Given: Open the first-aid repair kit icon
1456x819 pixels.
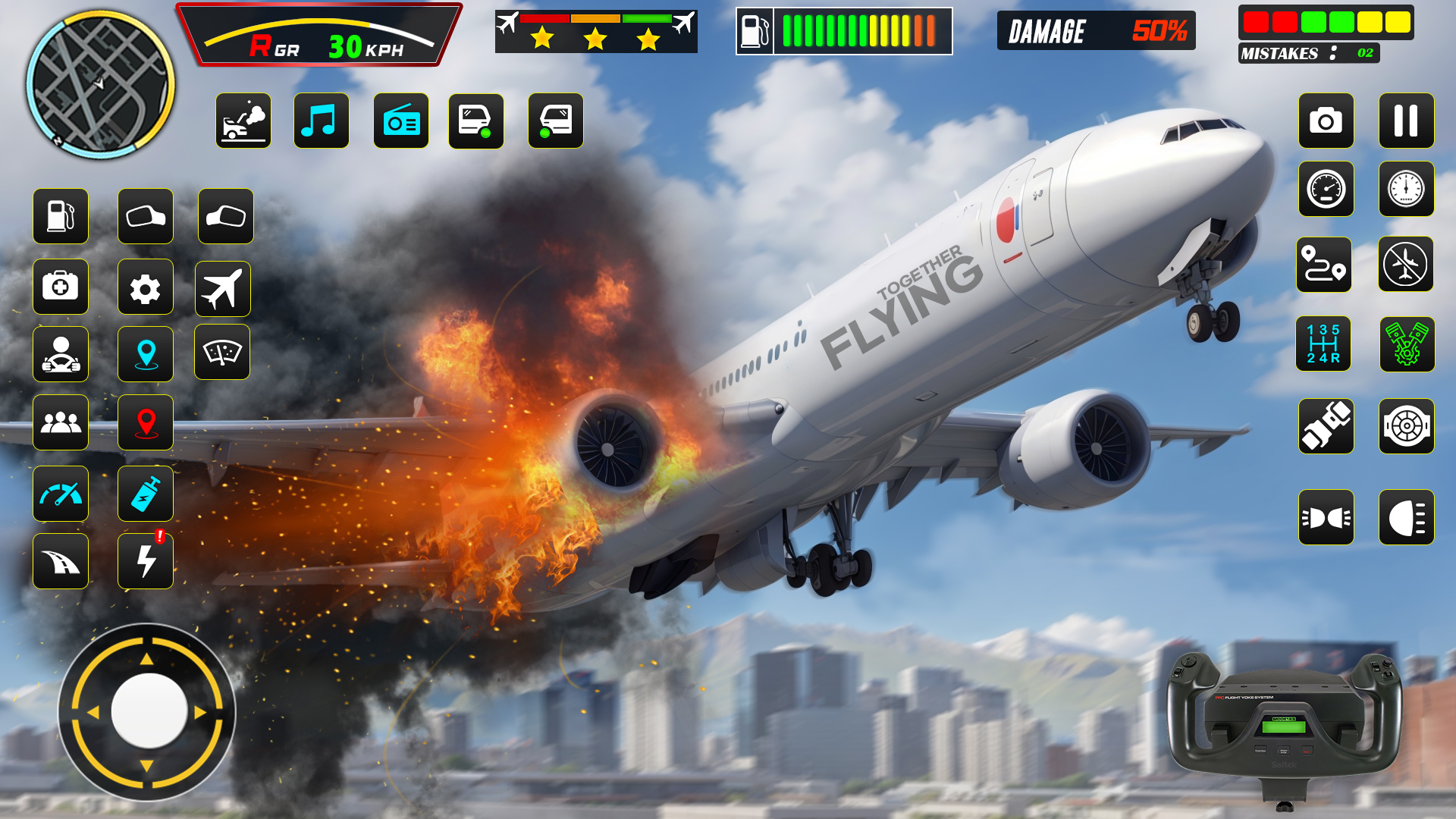Looking at the screenshot, I should pos(61,287).
